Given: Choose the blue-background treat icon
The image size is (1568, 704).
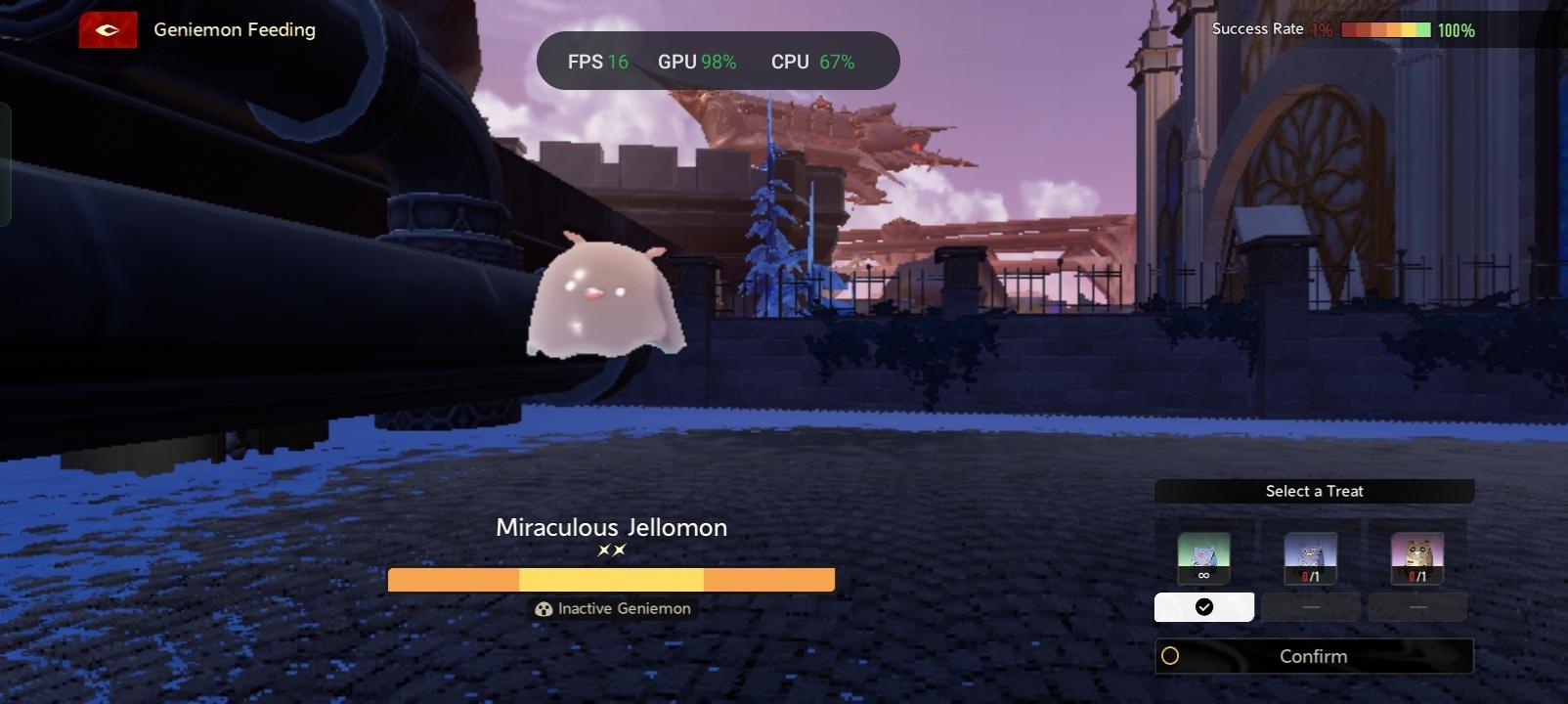Looking at the screenshot, I should [1310, 557].
